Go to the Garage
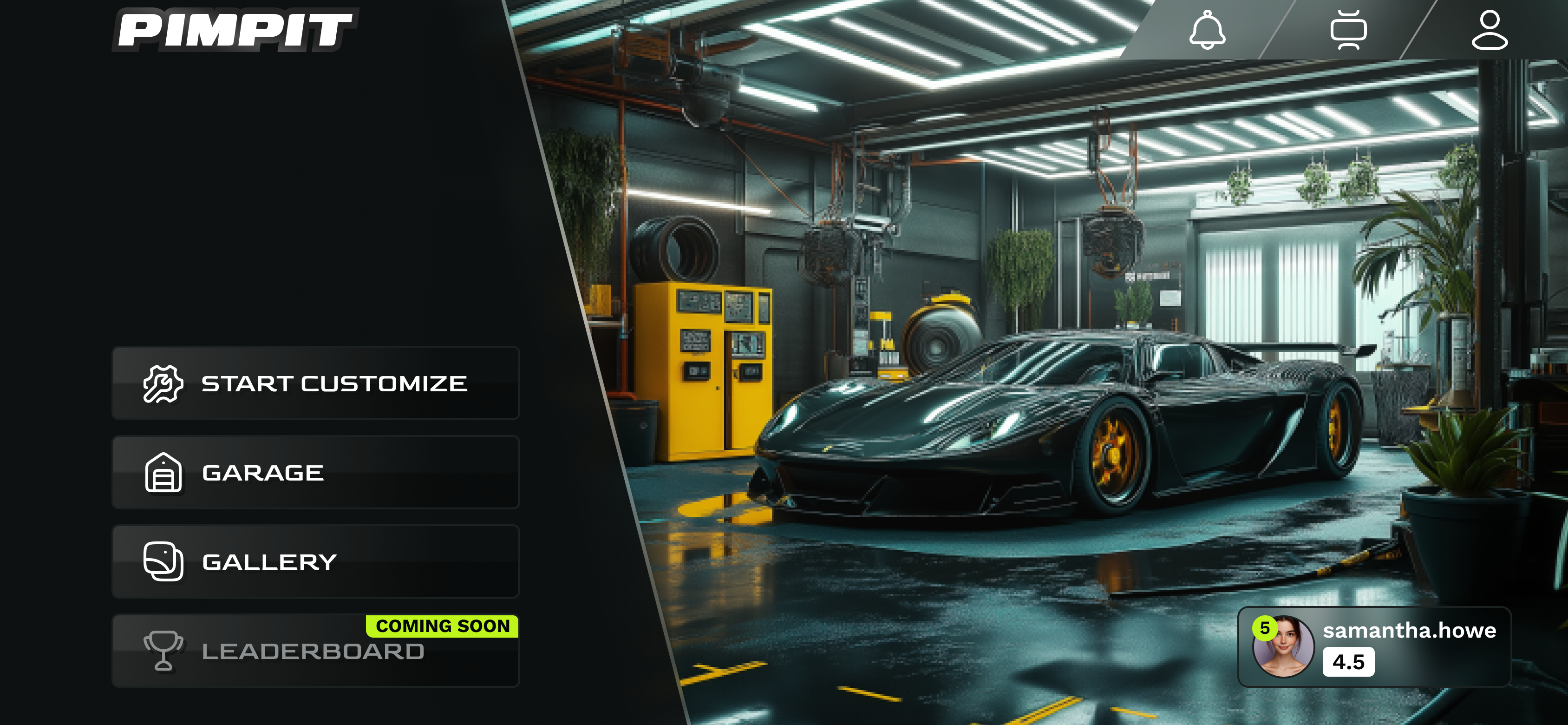The height and width of the screenshot is (725, 1568). click(x=315, y=472)
